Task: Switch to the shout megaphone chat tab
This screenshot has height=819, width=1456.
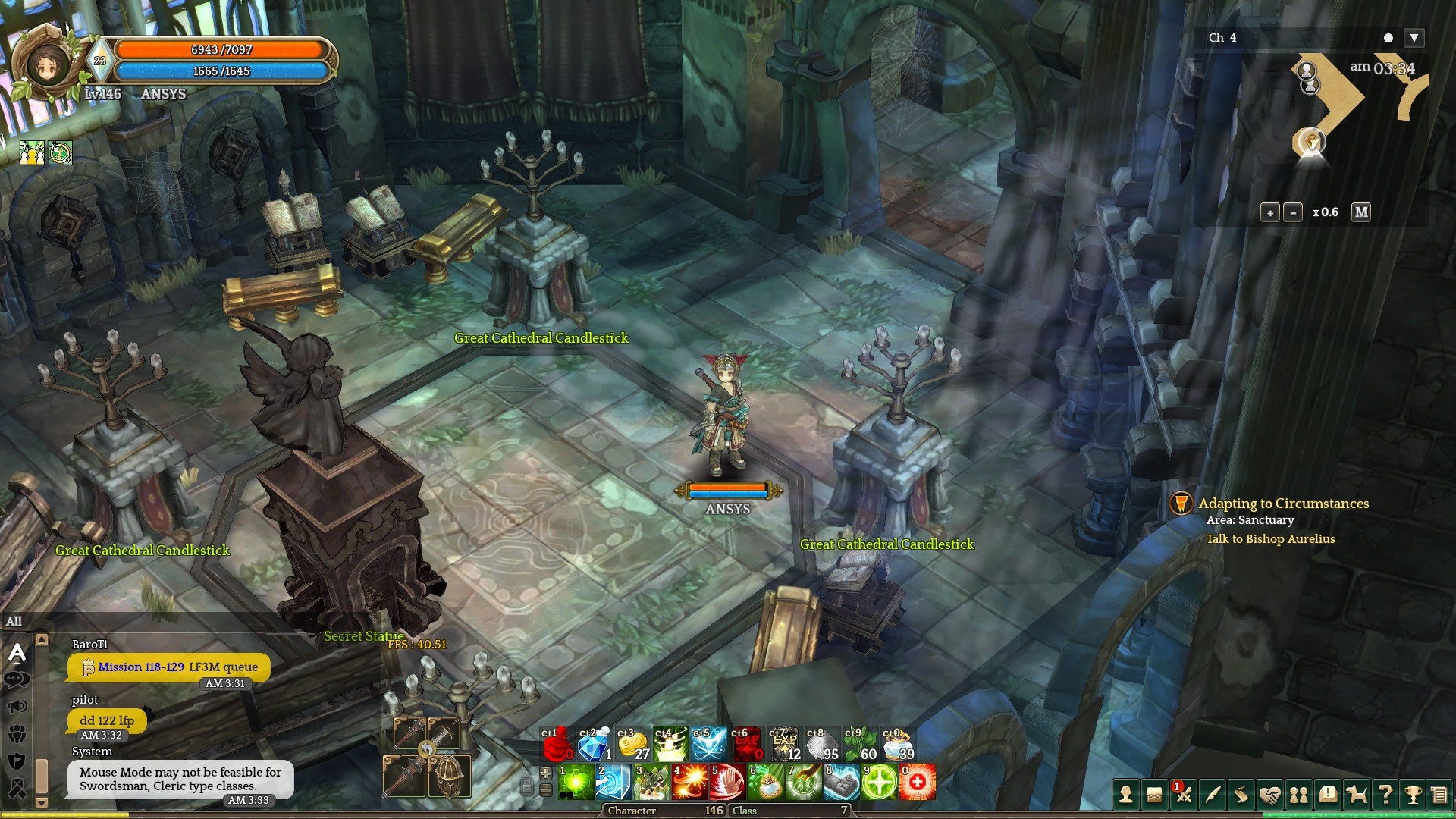Action: point(17,707)
